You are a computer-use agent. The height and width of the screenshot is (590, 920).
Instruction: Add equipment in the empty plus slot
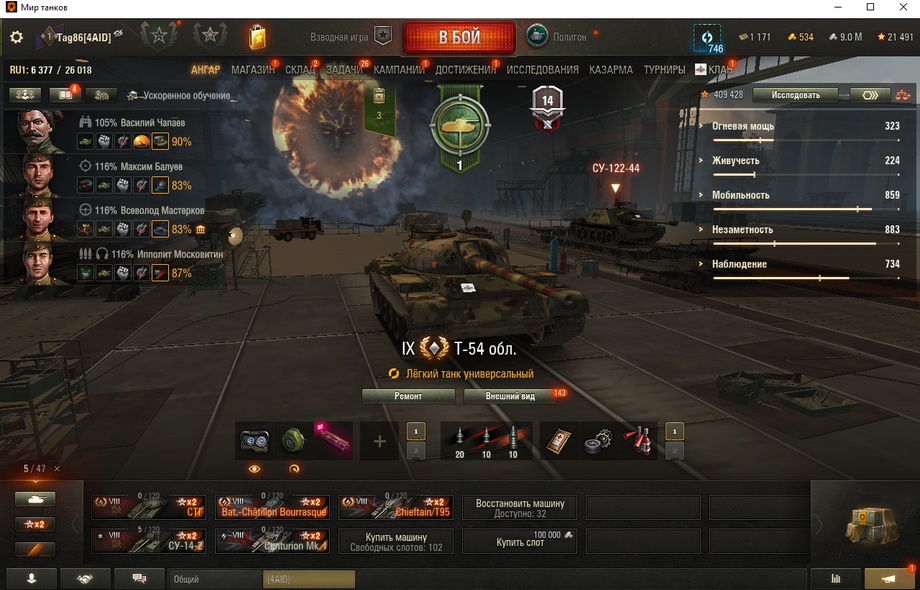[x=379, y=441]
